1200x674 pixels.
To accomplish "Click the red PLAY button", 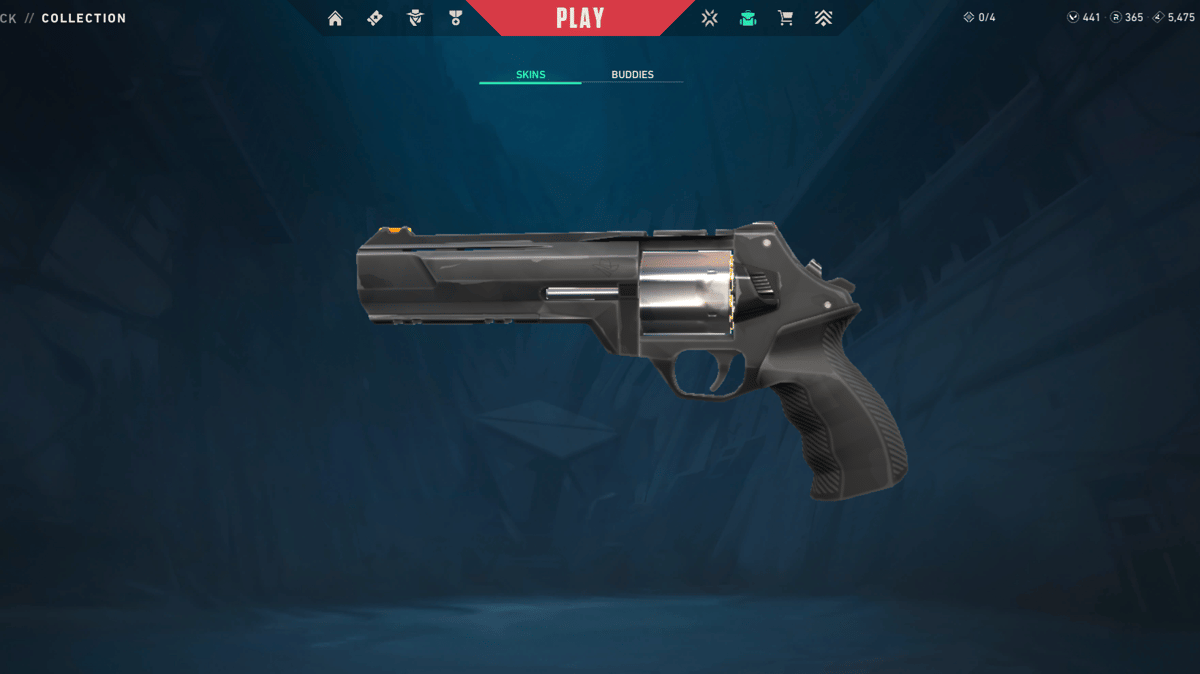I will coord(580,18).
